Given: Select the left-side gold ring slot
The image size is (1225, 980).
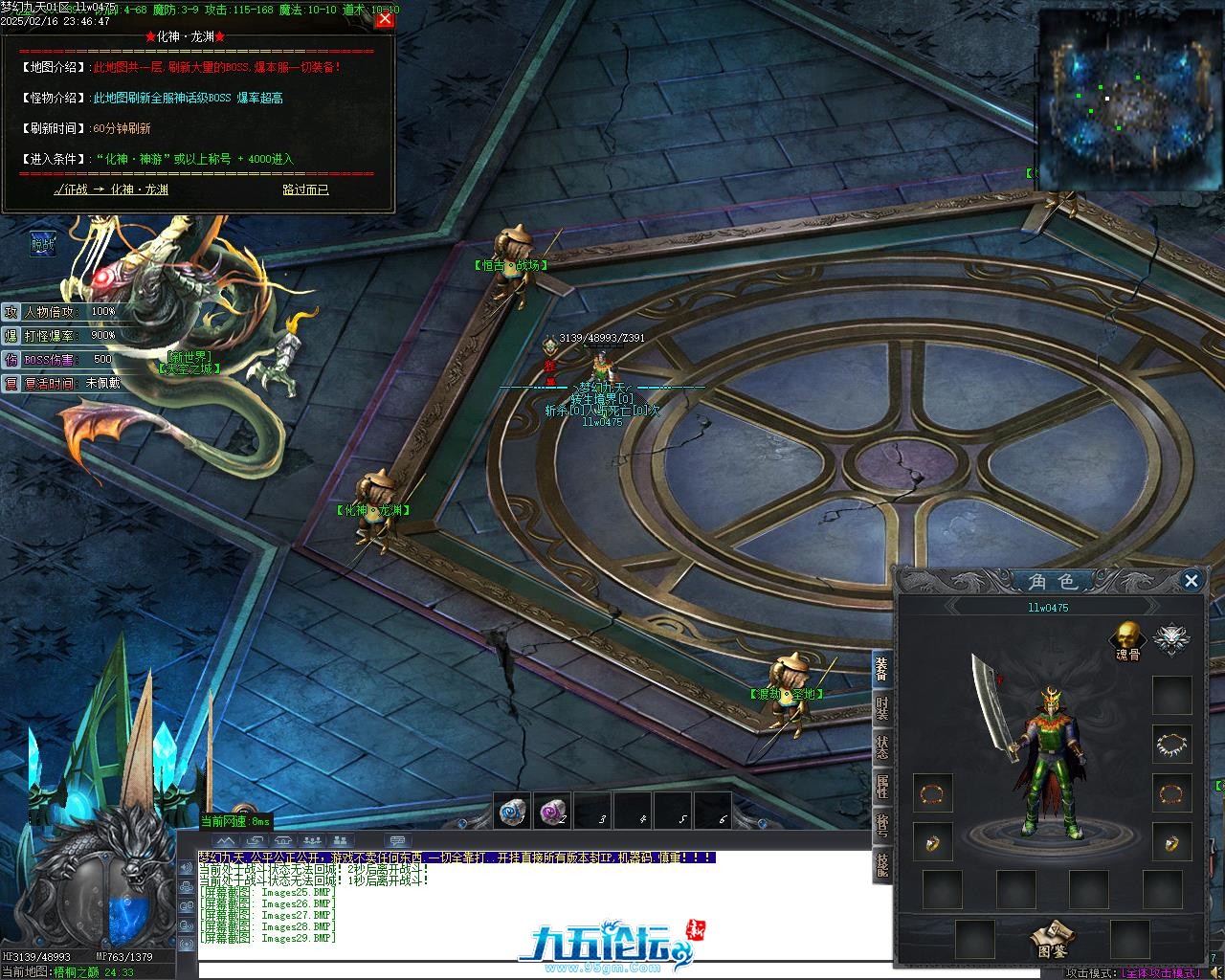Looking at the screenshot, I should pyautogui.click(x=932, y=841).
